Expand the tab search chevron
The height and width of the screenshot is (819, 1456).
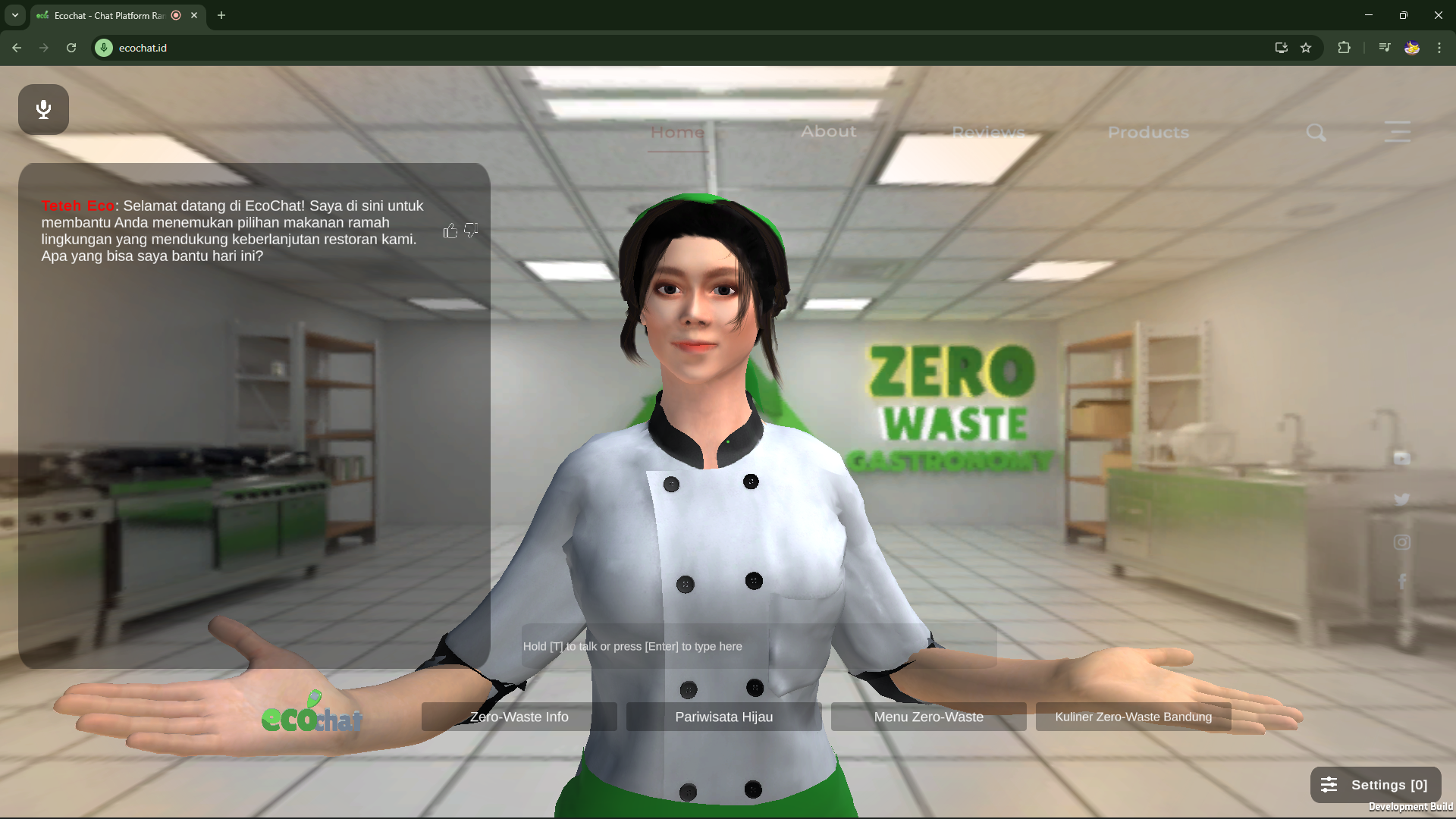(14, 15)
